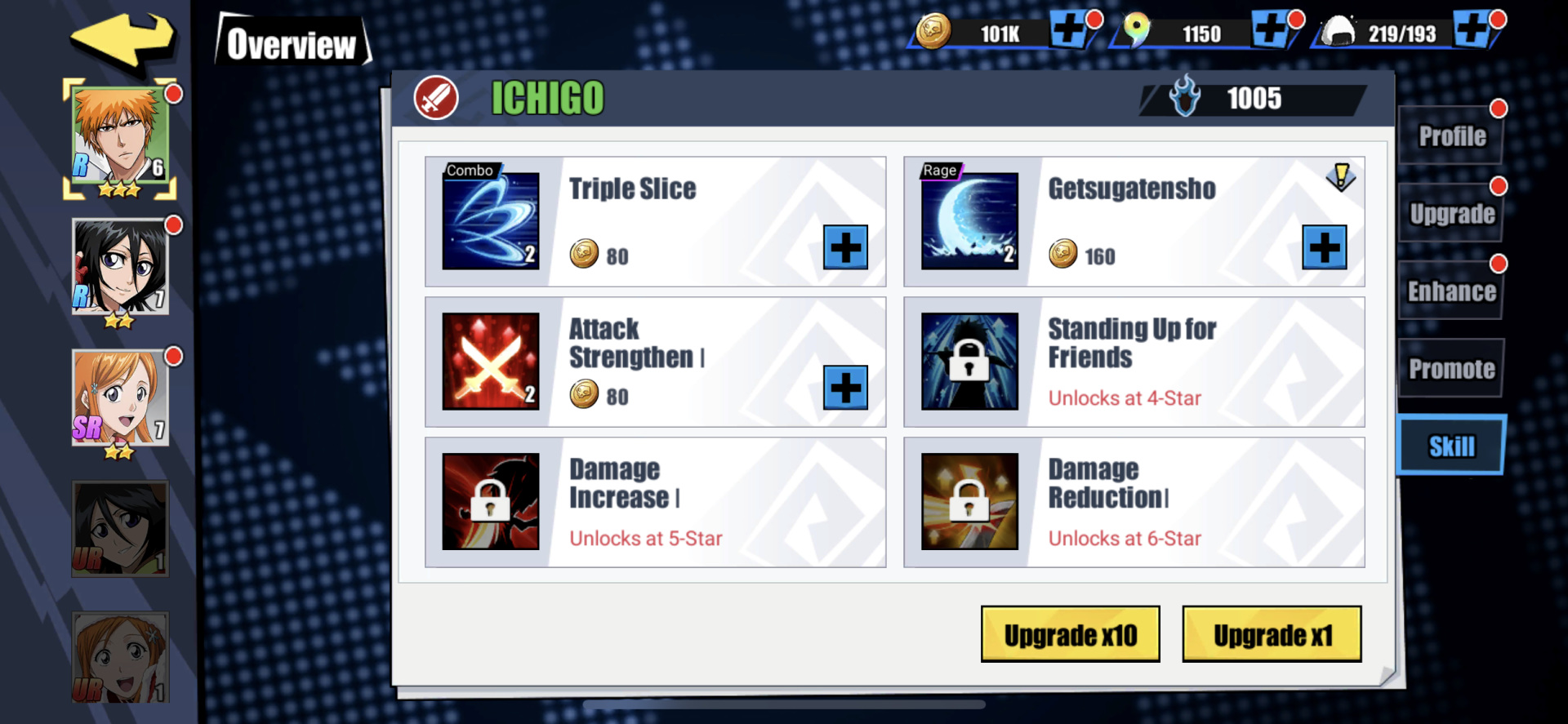Click the Attack Strengthen crossed swords icon

click(x=490, y=360)
